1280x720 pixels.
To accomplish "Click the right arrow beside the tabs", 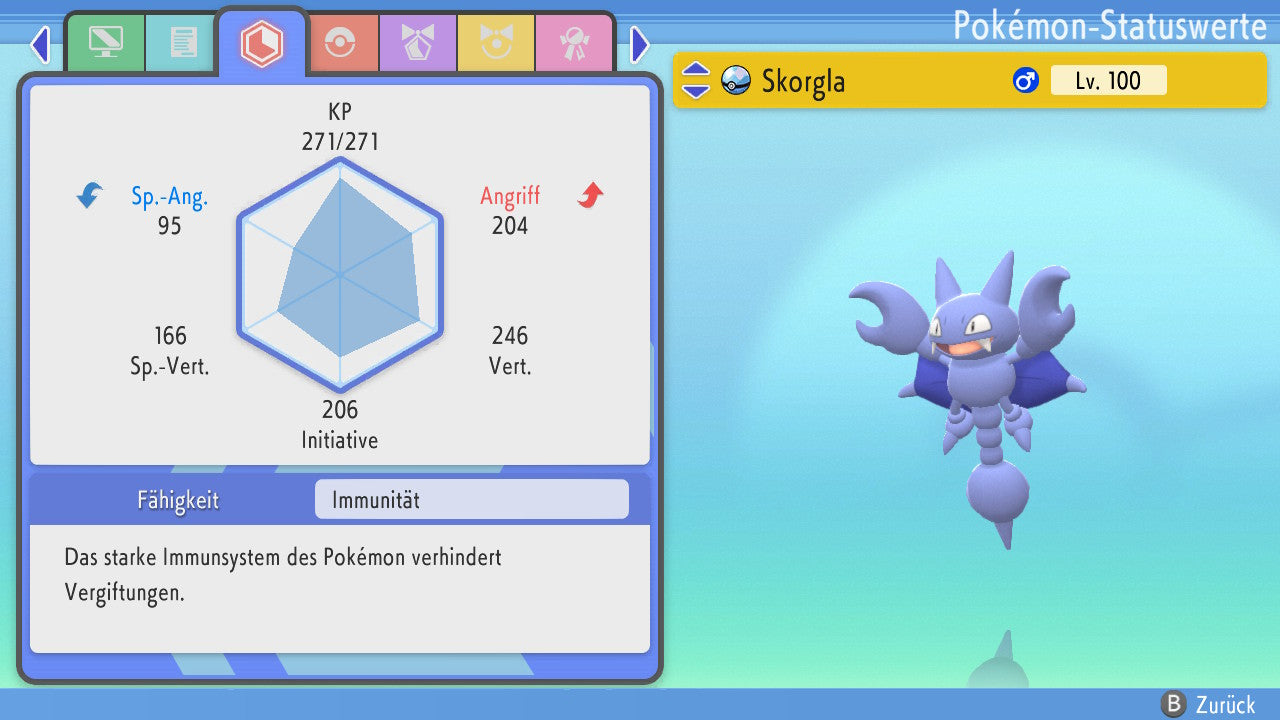I will pyautogui.click(x=640, y=45).
